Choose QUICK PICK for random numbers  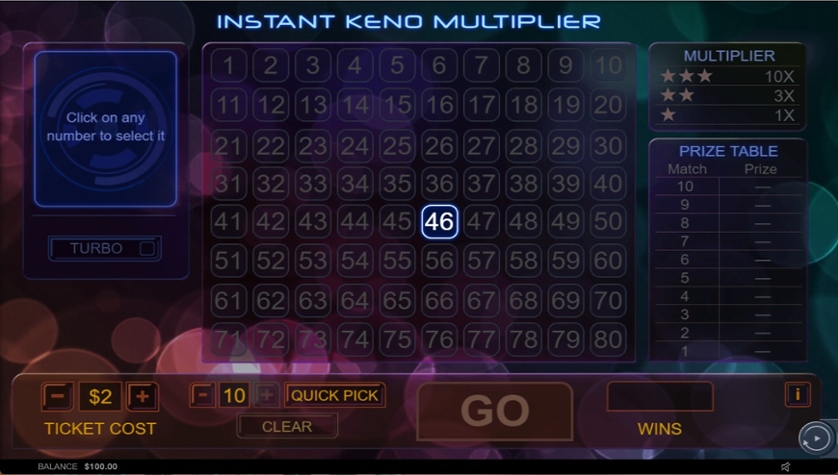pyautogui.click(x=335, y=395)
